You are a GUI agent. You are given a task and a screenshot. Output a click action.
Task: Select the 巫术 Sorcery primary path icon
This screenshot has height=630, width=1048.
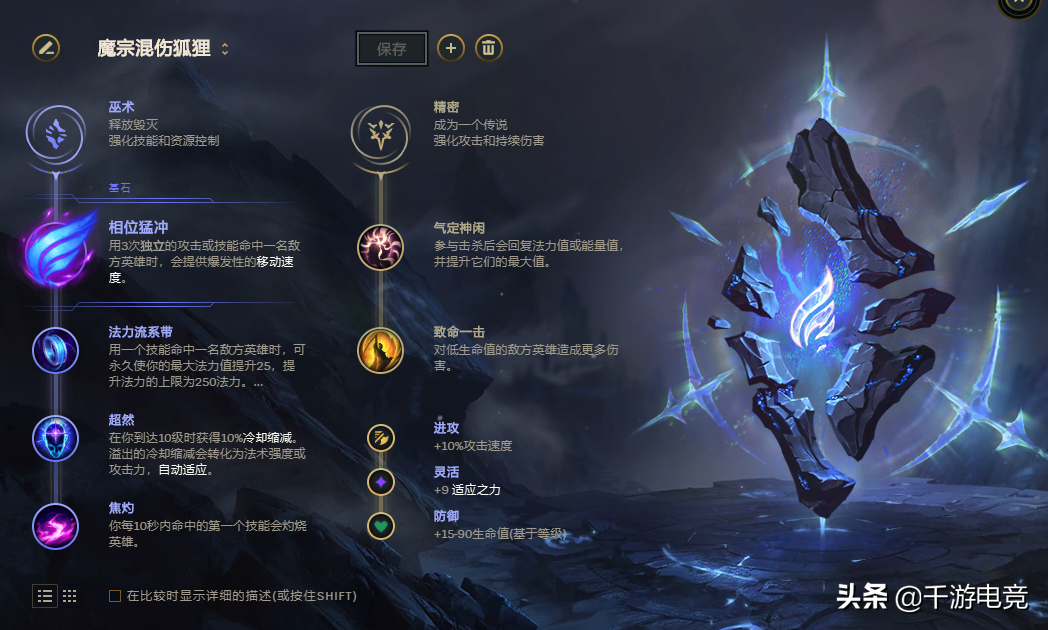pyautogui.click(x=56, y=131)
